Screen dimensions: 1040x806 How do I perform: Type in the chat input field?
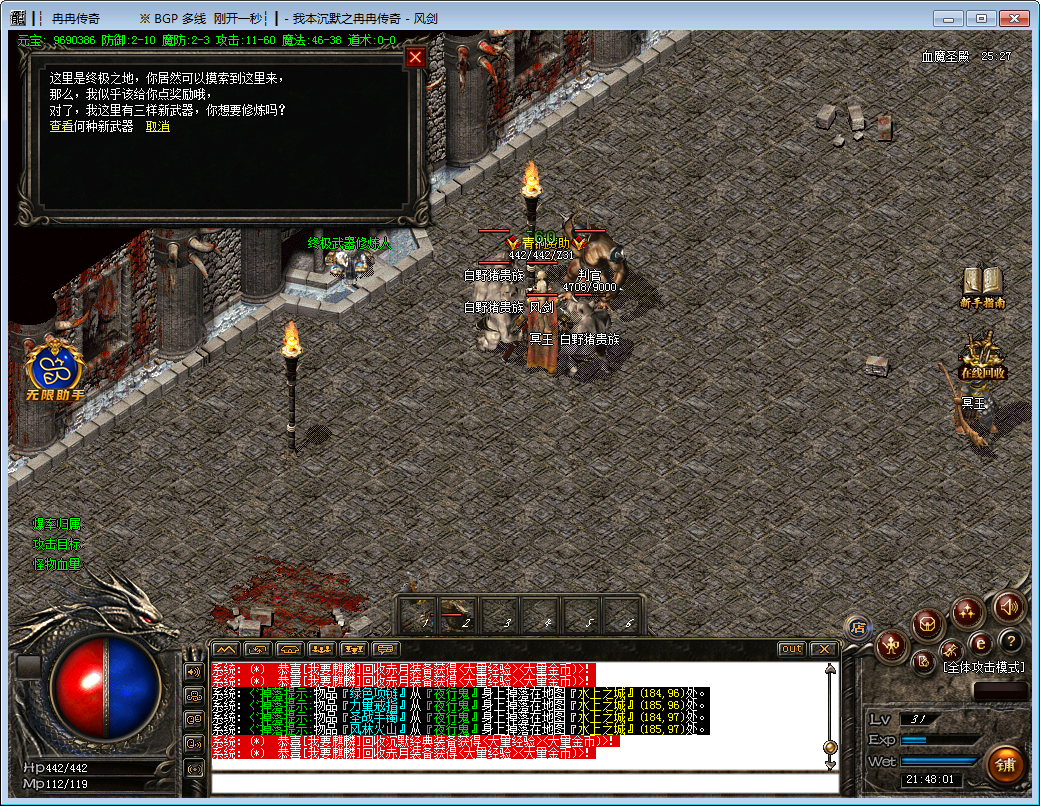(x=520, y=782)
